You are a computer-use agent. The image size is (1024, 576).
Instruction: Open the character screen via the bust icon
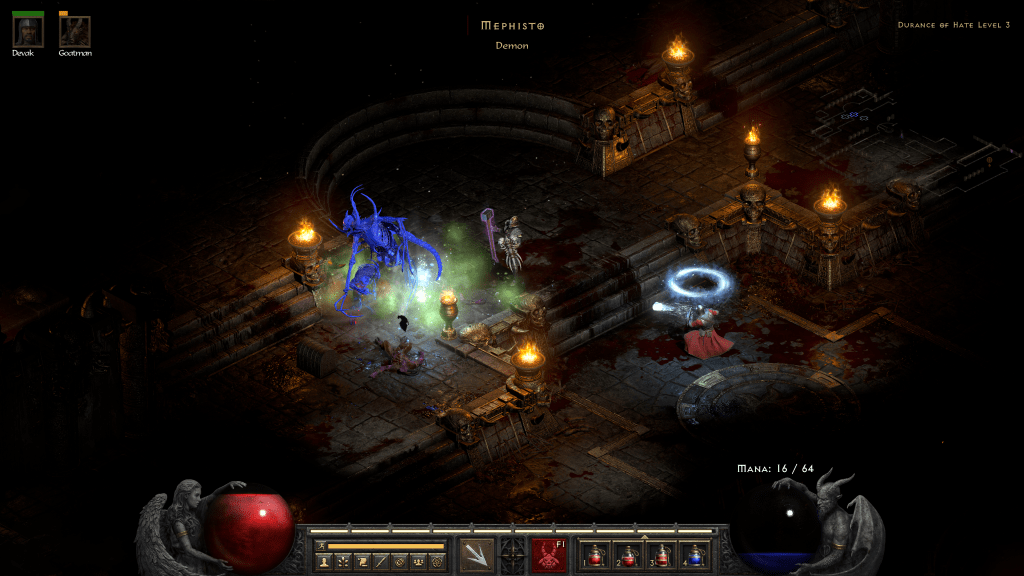click(x=325, y=563)
